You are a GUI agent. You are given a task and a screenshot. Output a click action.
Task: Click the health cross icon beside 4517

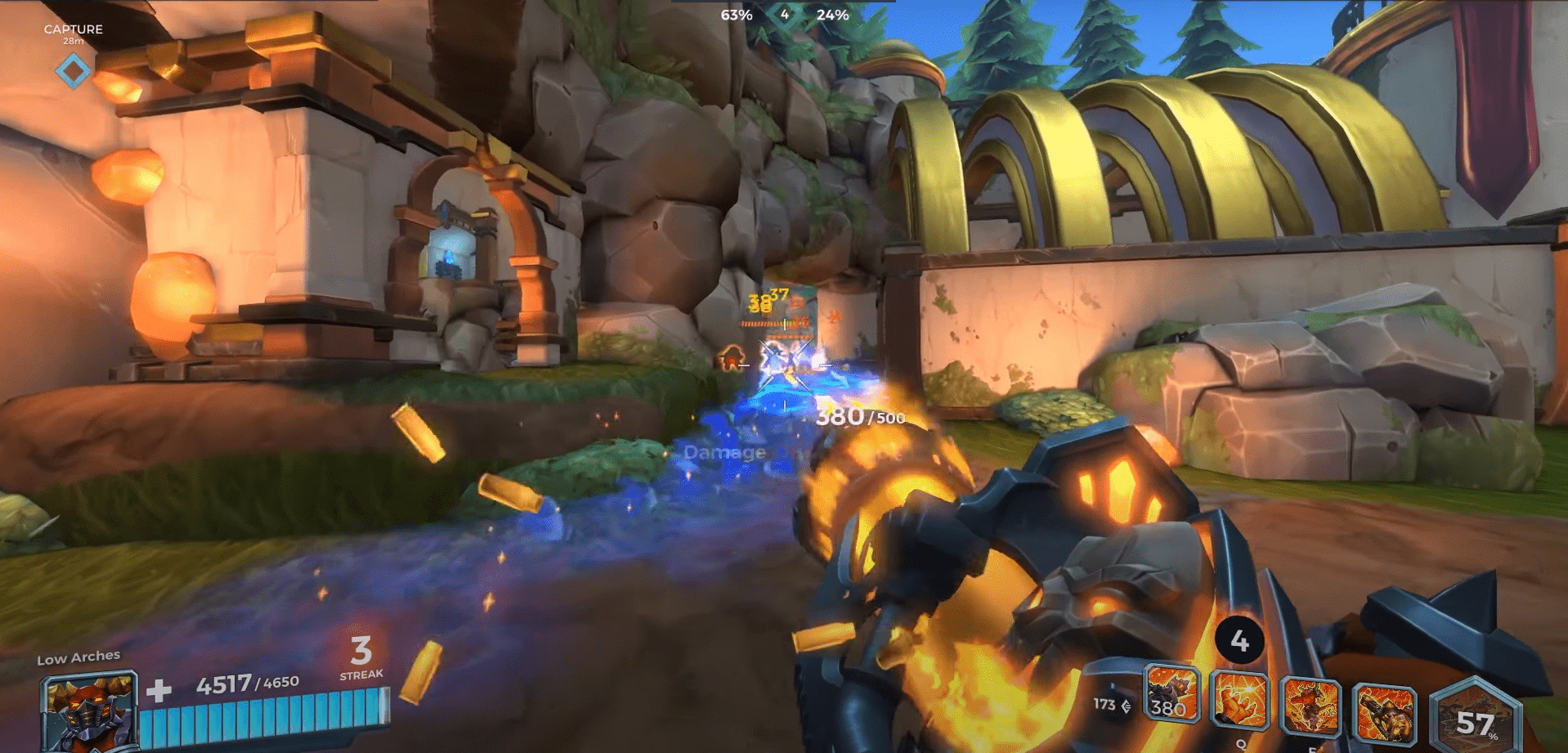click(160, 692)
